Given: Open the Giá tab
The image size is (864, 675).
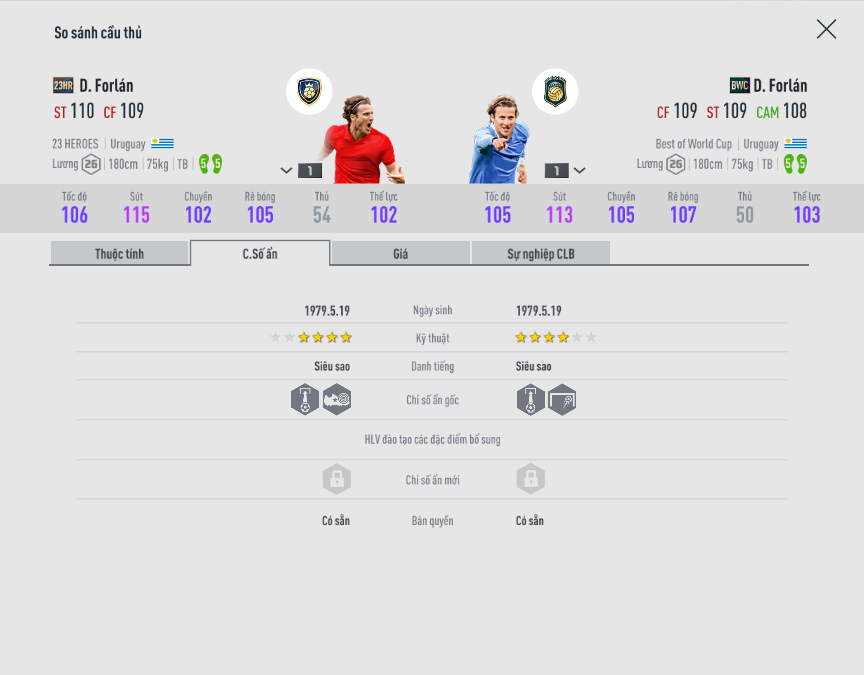Looking at the screenshot, I should [x=400, y=254].
